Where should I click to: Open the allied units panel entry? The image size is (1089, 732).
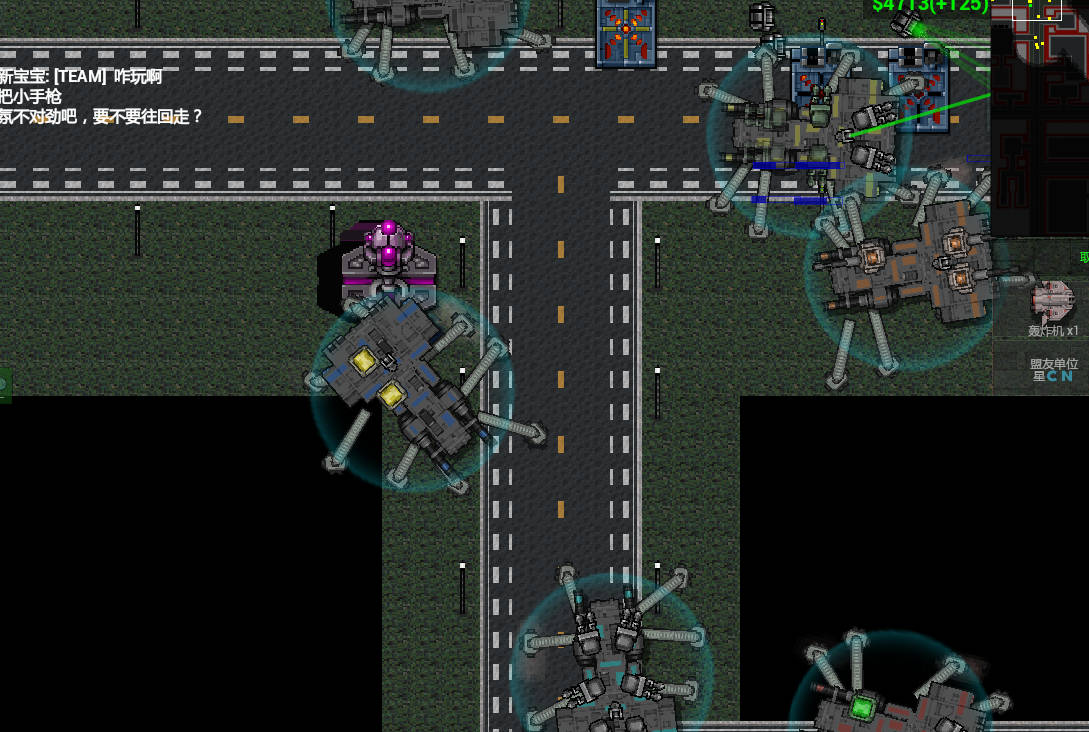[1052, 369]
